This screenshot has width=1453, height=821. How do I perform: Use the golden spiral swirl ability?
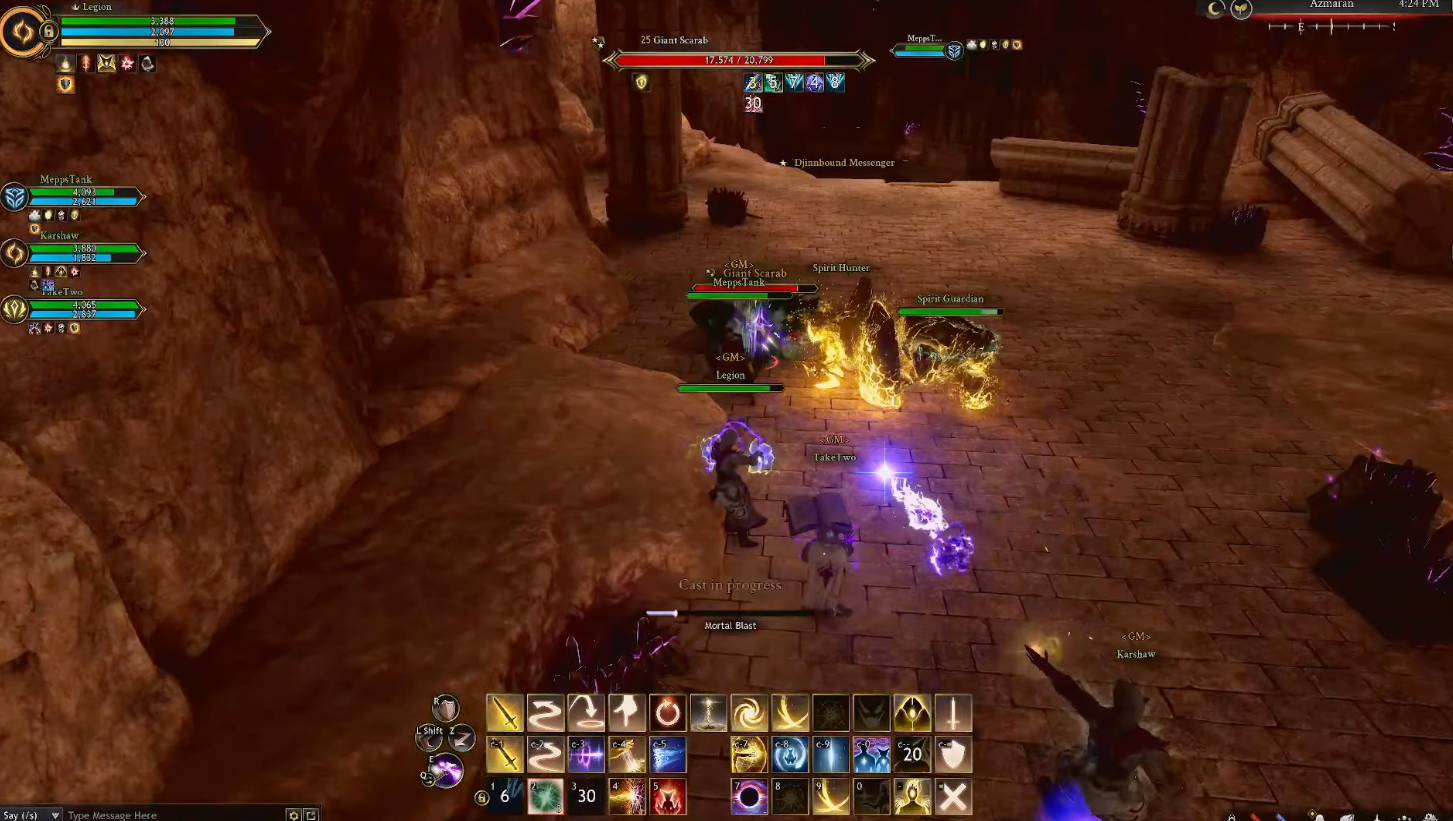click(x=749, y=713)
